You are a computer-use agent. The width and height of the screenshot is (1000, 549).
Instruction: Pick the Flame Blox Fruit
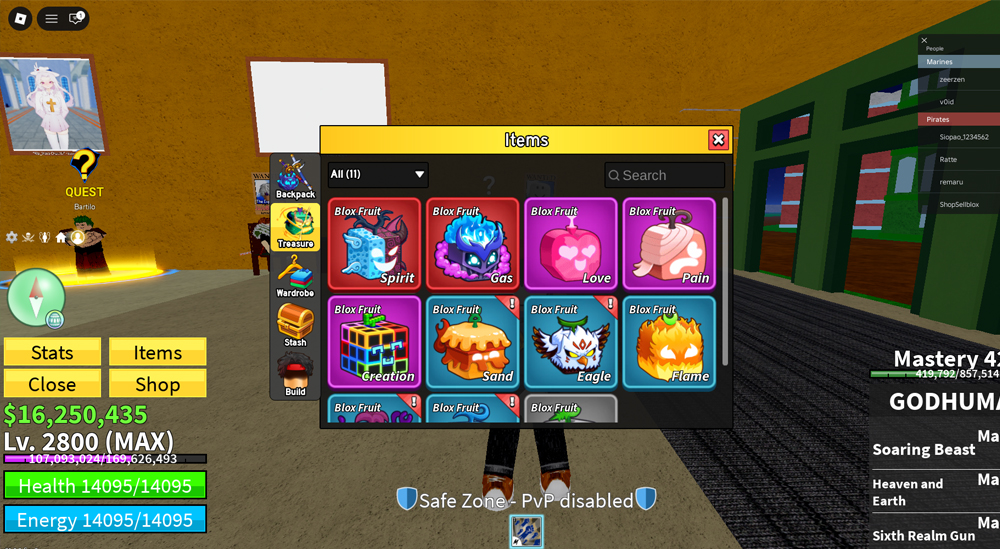click(669, 342)
